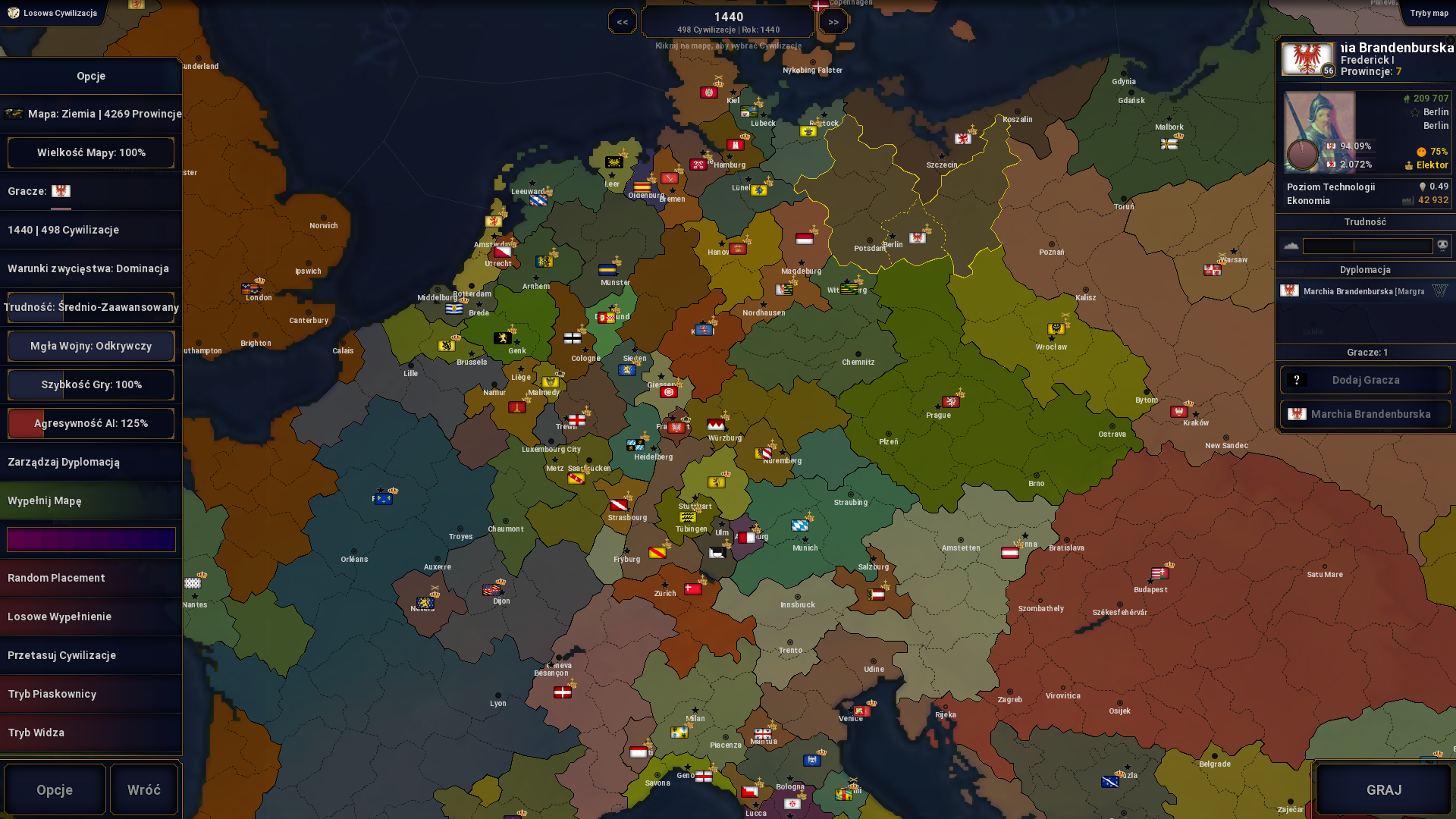Click the skull icon on the Trudność bar
The image size is (1456, 819).
(1444, 245)
